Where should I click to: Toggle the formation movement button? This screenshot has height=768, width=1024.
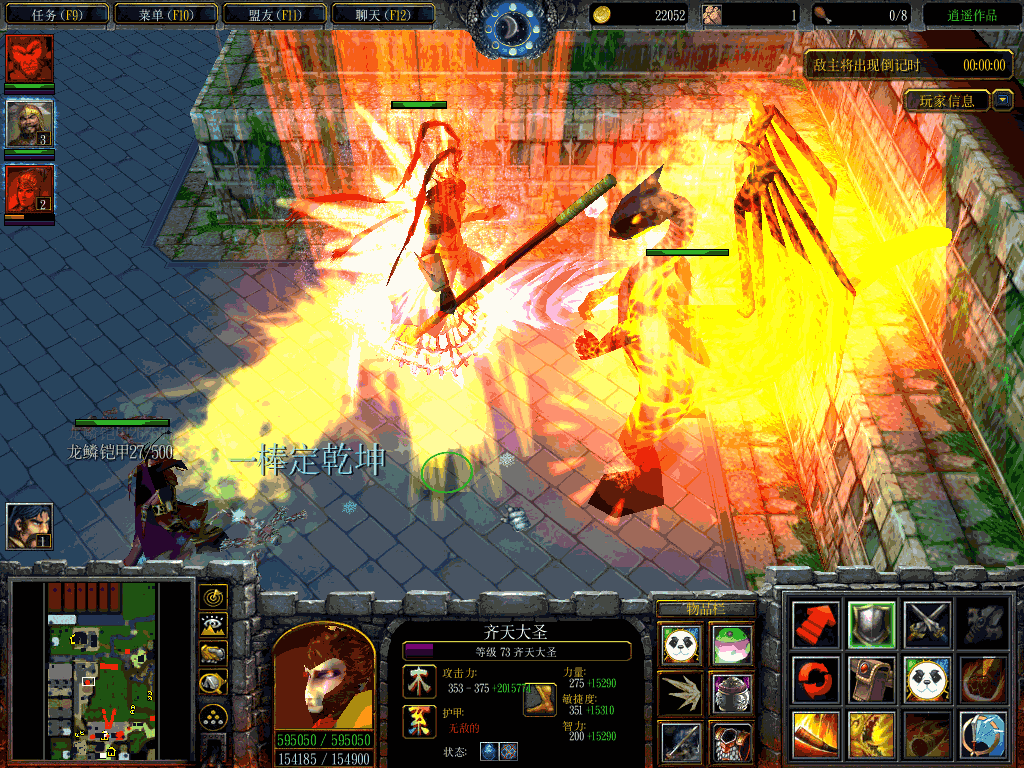pos(213,715)
